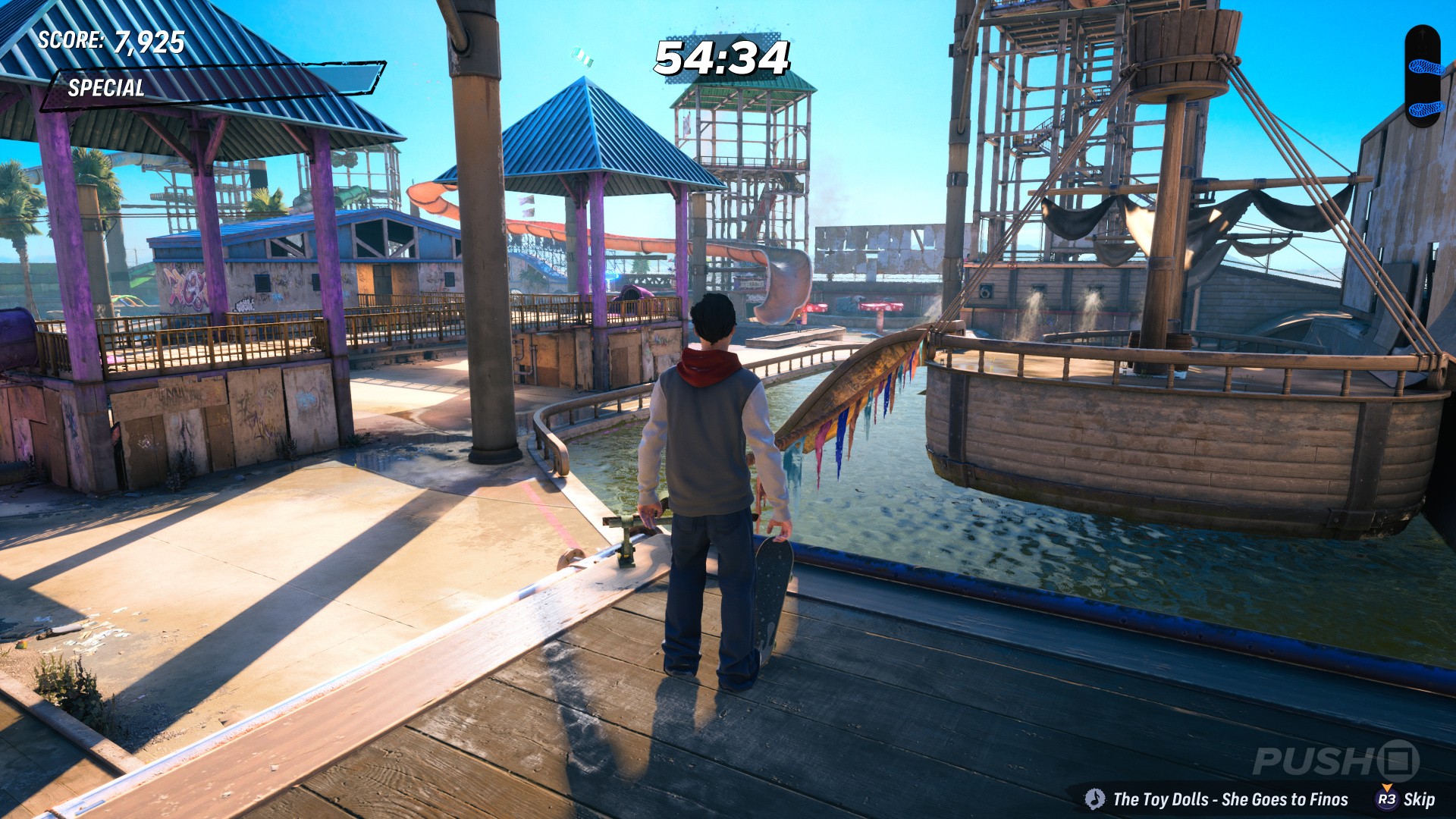
Task: Click the skateboard icon in the HUD
Action: 1423,76
